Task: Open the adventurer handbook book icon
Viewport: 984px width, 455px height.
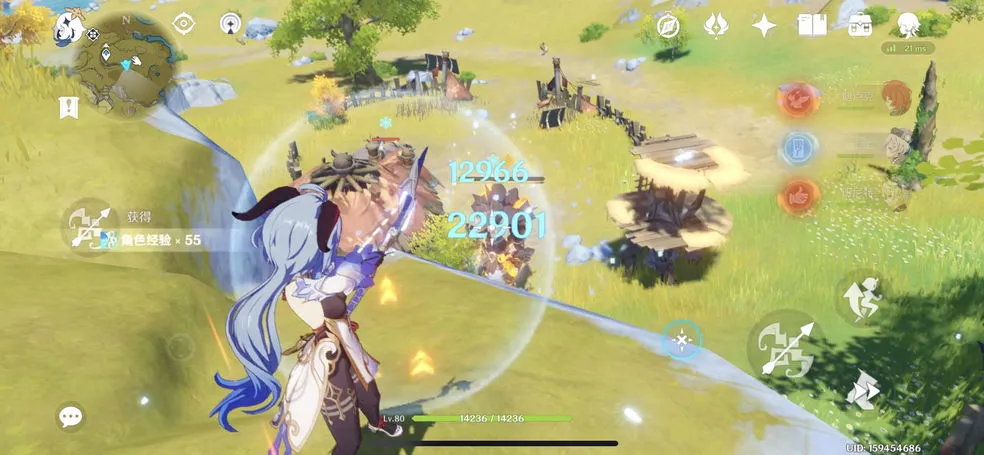Action: (811, 26)
